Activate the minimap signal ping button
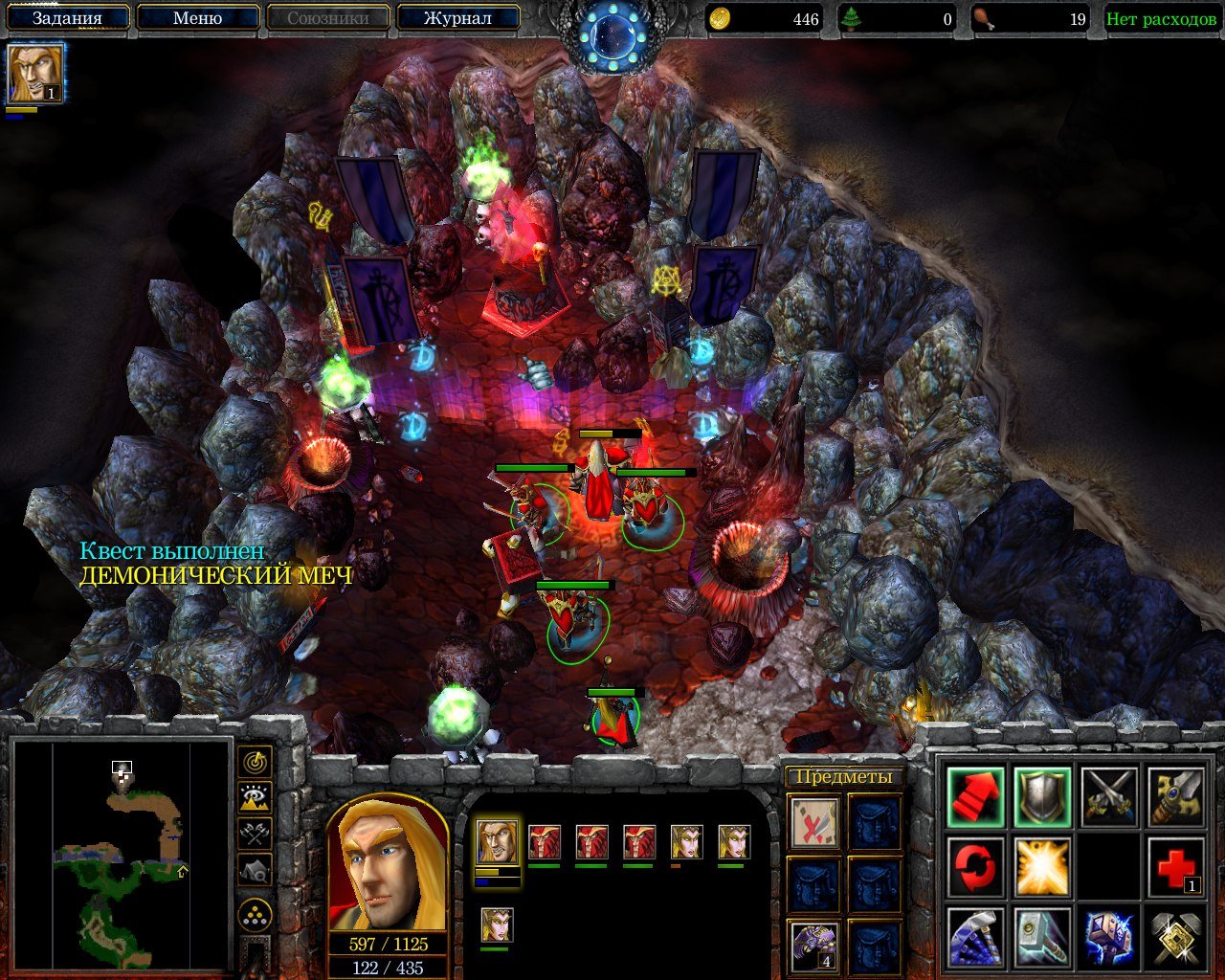 click(255, 762)
